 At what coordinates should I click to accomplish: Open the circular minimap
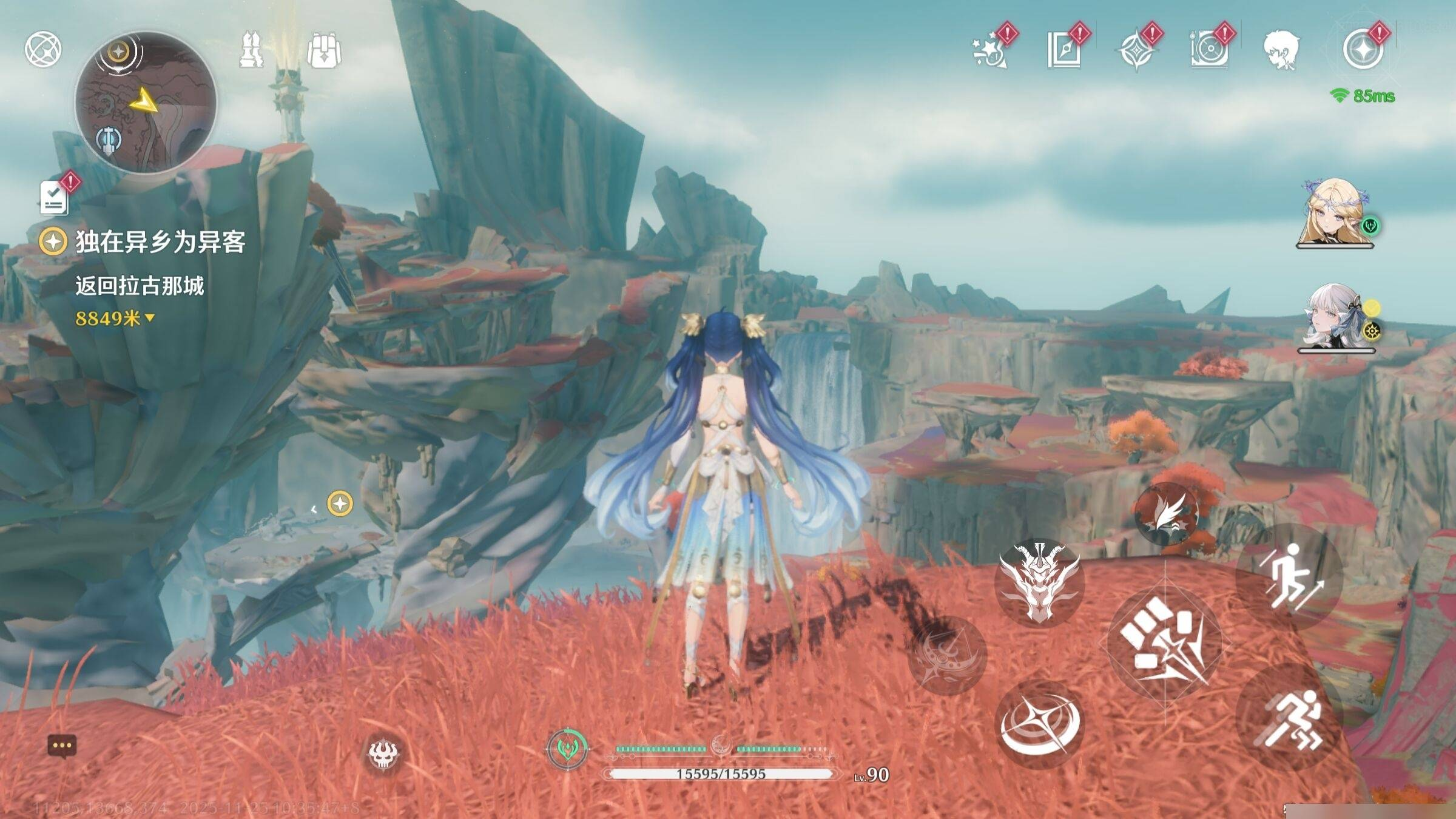(x=146, y=103)
